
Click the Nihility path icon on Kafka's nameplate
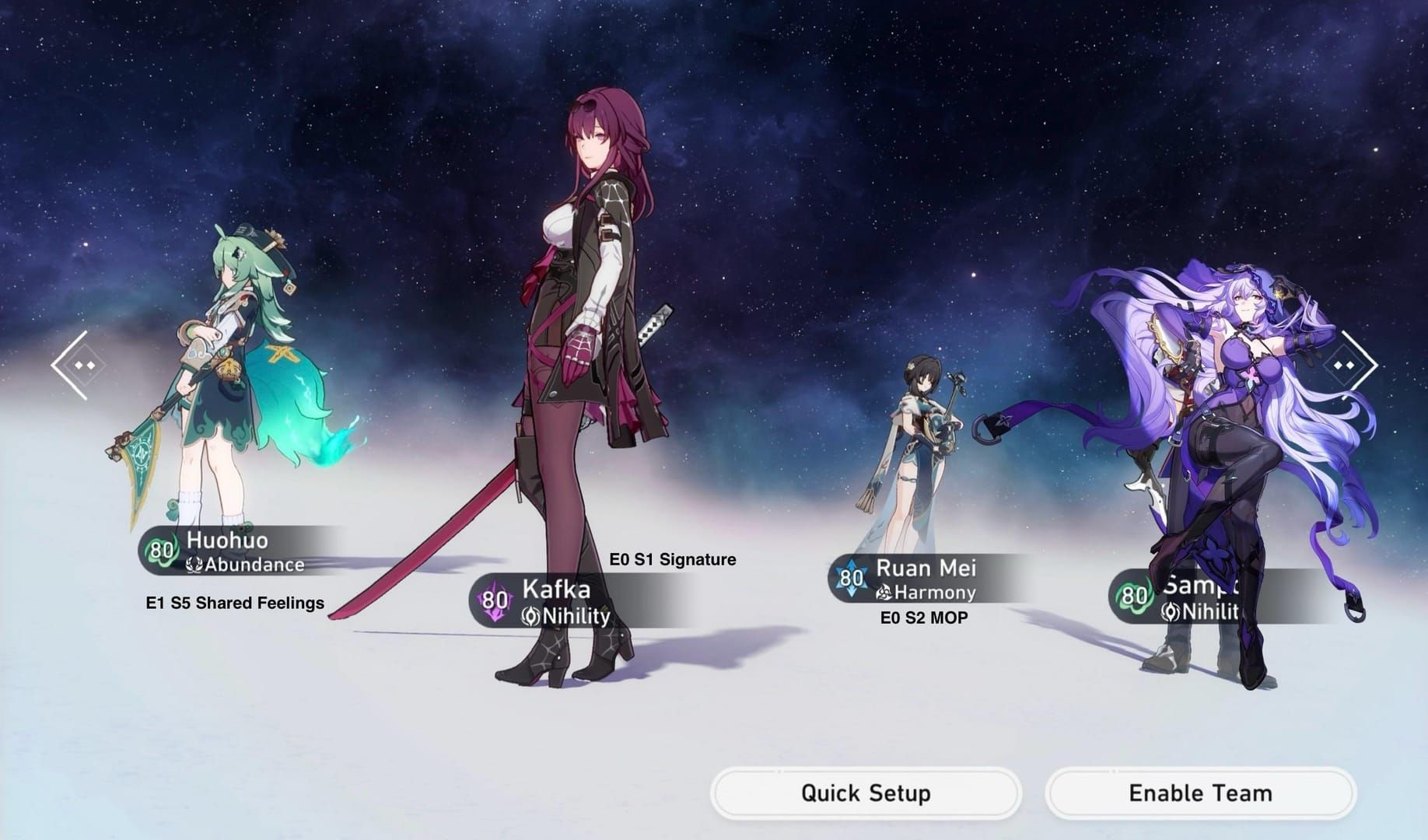530,617
